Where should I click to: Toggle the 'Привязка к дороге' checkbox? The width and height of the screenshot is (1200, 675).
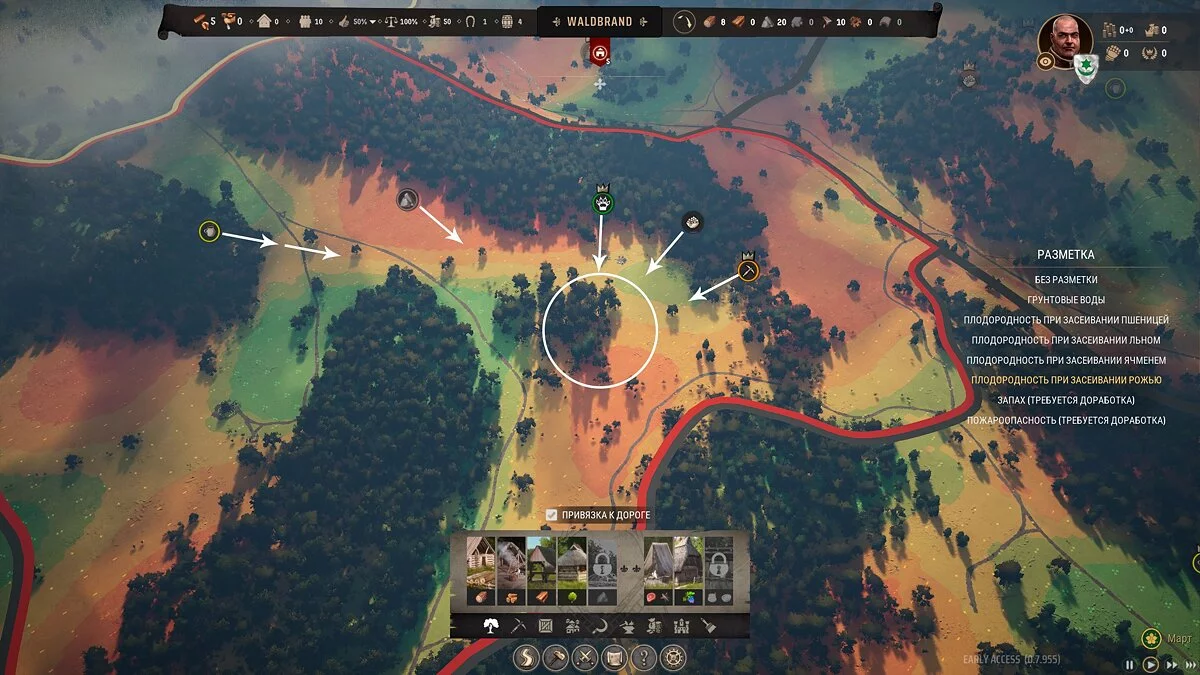click(551, 515)
